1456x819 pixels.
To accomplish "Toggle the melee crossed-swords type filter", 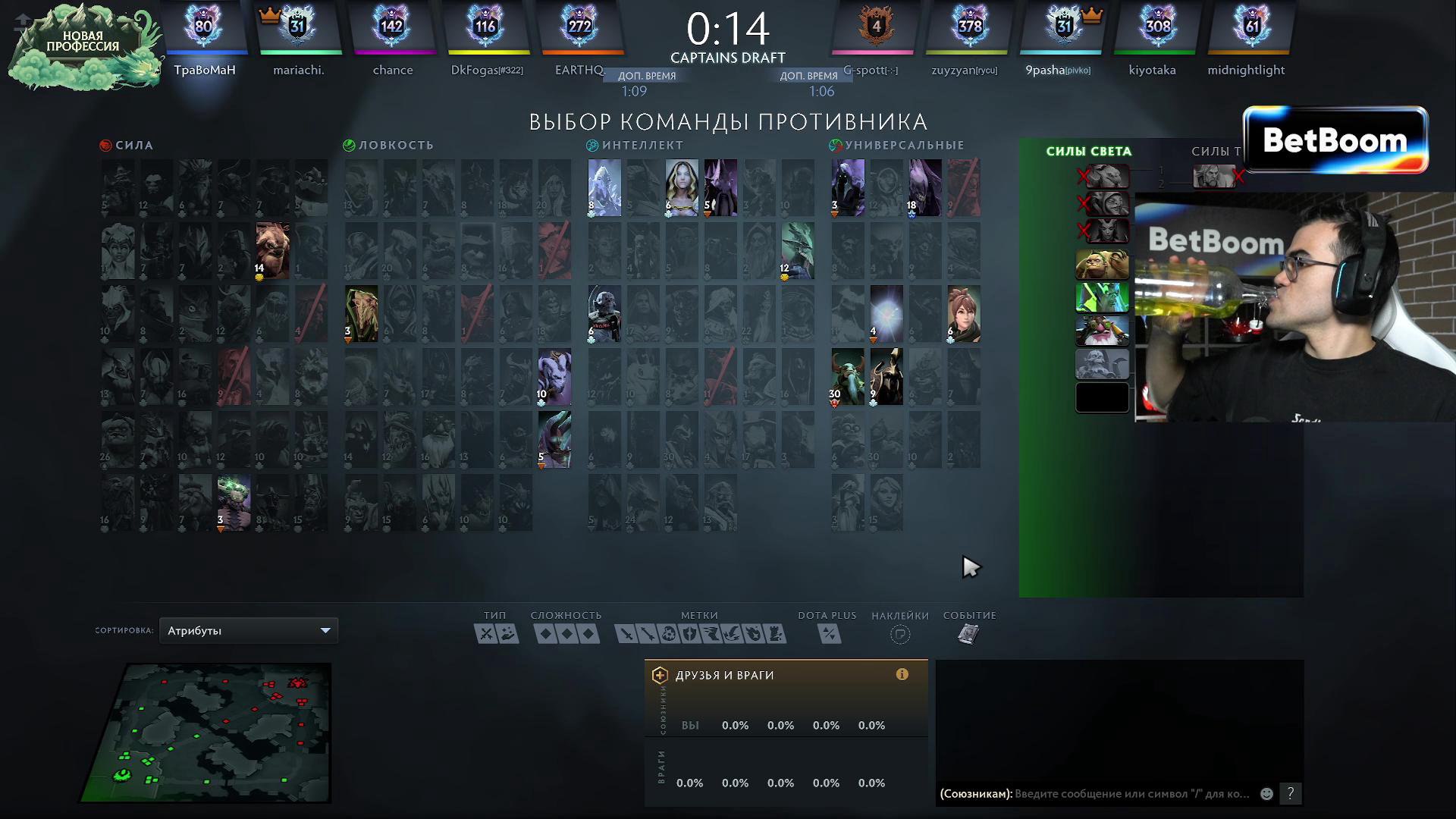I will click(486, 634).
